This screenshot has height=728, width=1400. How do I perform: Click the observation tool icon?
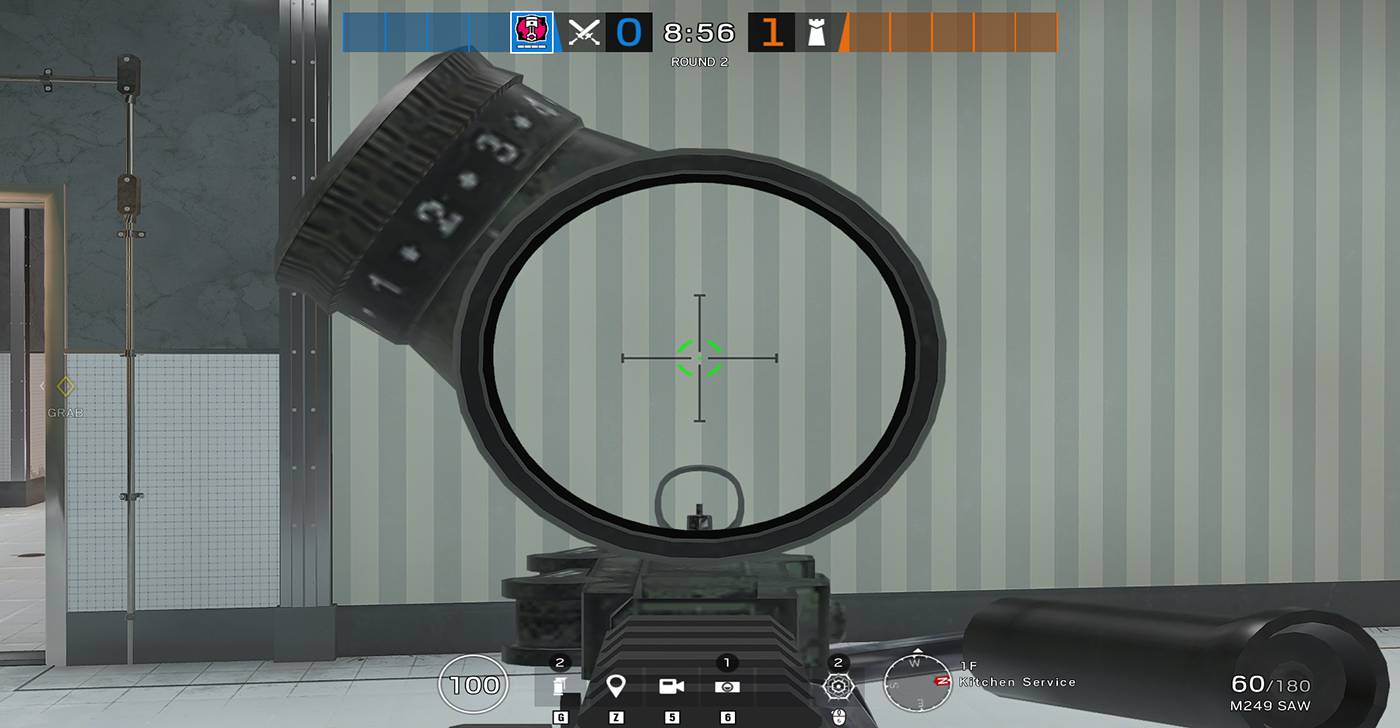[x=726, y=688]
